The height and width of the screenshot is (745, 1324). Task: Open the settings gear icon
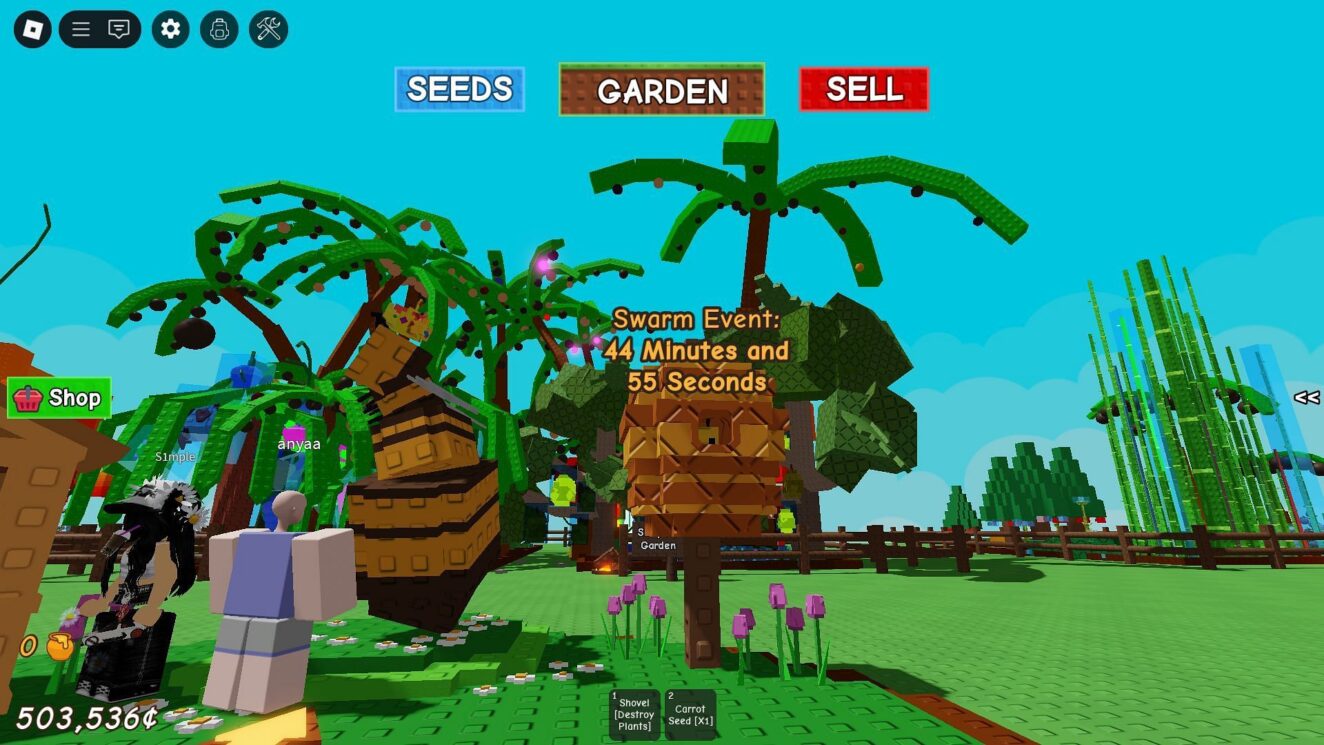(x=169, y=29)
